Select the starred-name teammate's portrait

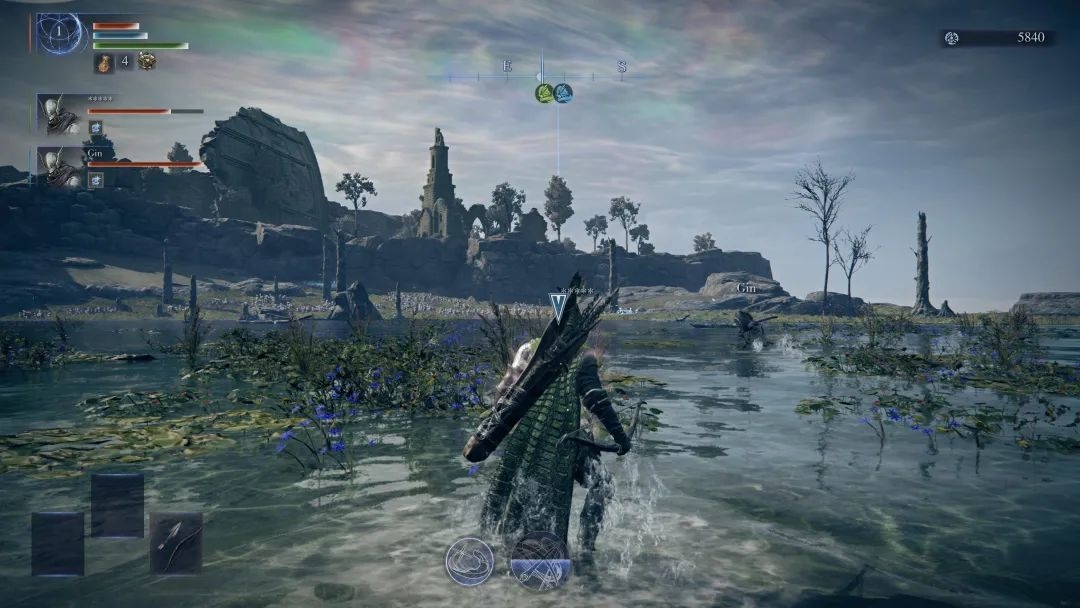pos(61,114)
